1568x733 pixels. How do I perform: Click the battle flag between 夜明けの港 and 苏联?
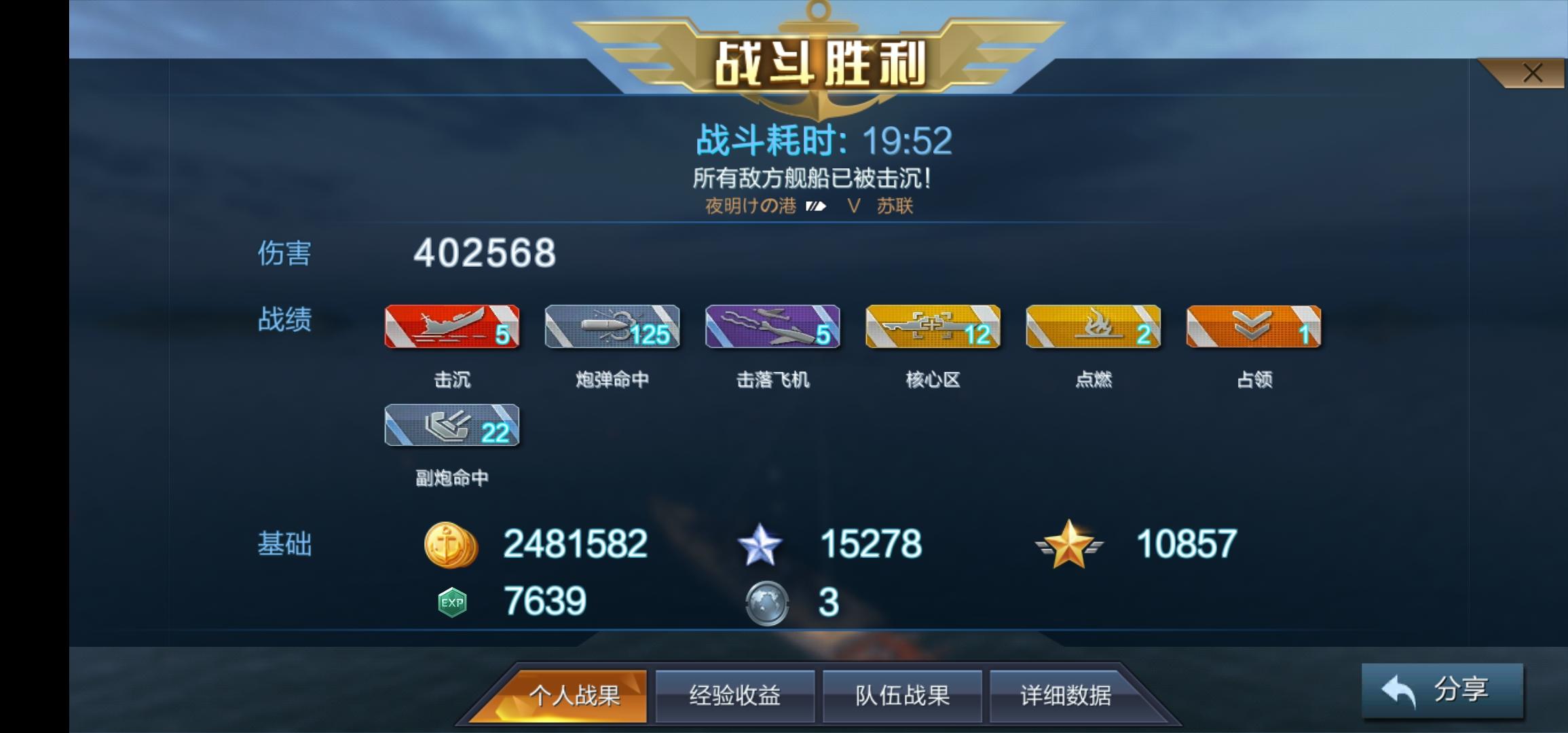815,206
